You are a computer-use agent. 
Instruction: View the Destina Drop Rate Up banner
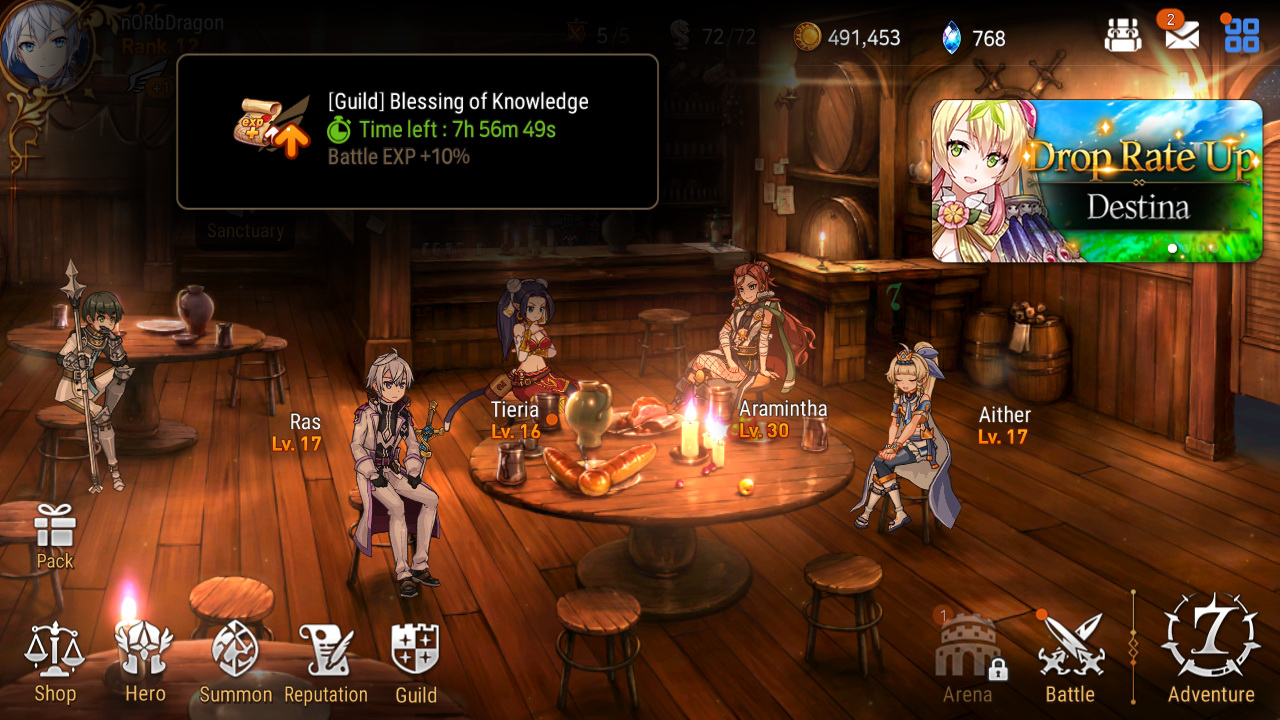(x=1097, y=181)
